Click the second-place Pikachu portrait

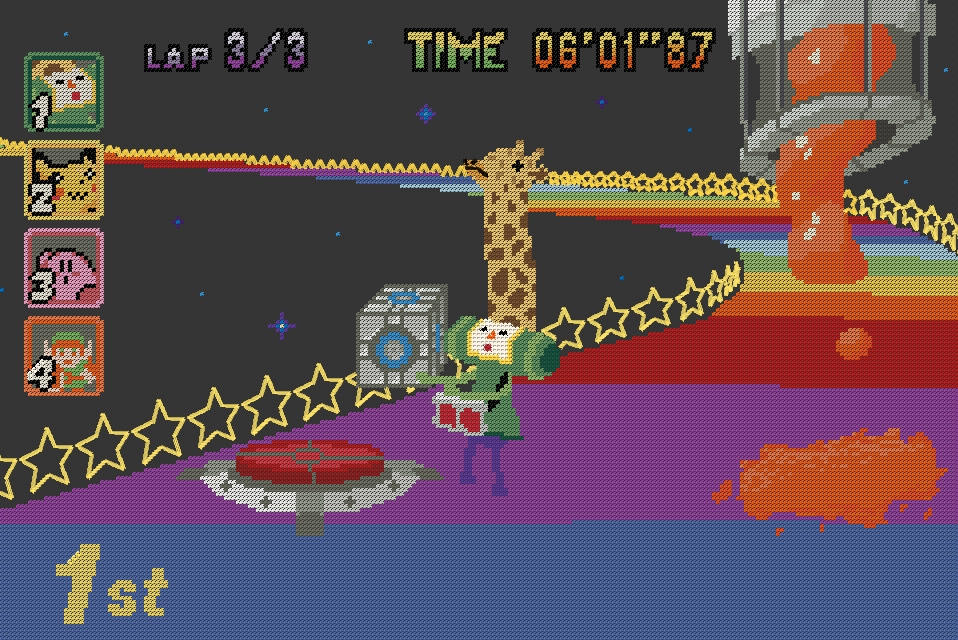point(64,180)
